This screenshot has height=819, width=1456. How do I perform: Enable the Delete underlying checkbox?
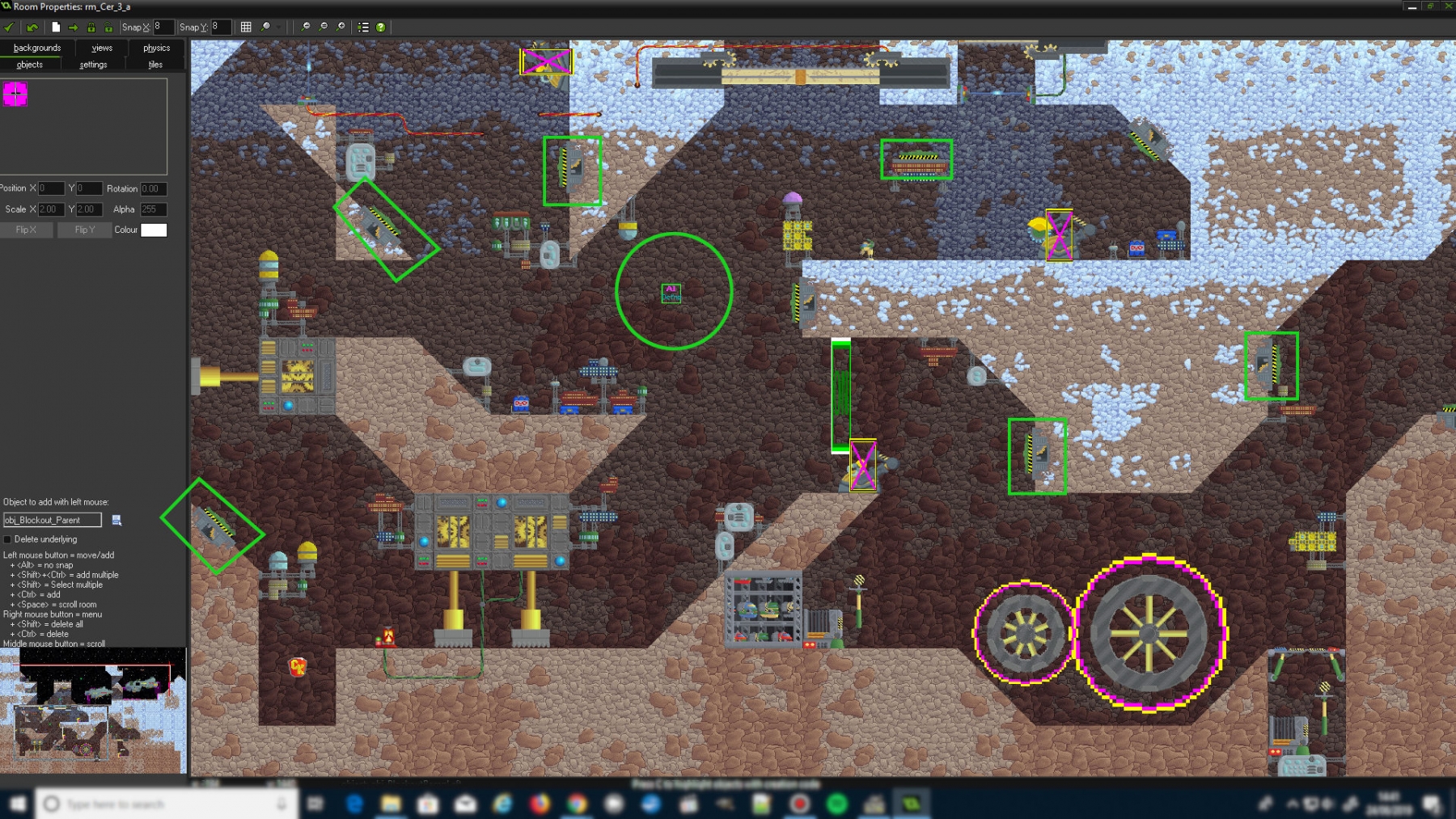point(8,539)
